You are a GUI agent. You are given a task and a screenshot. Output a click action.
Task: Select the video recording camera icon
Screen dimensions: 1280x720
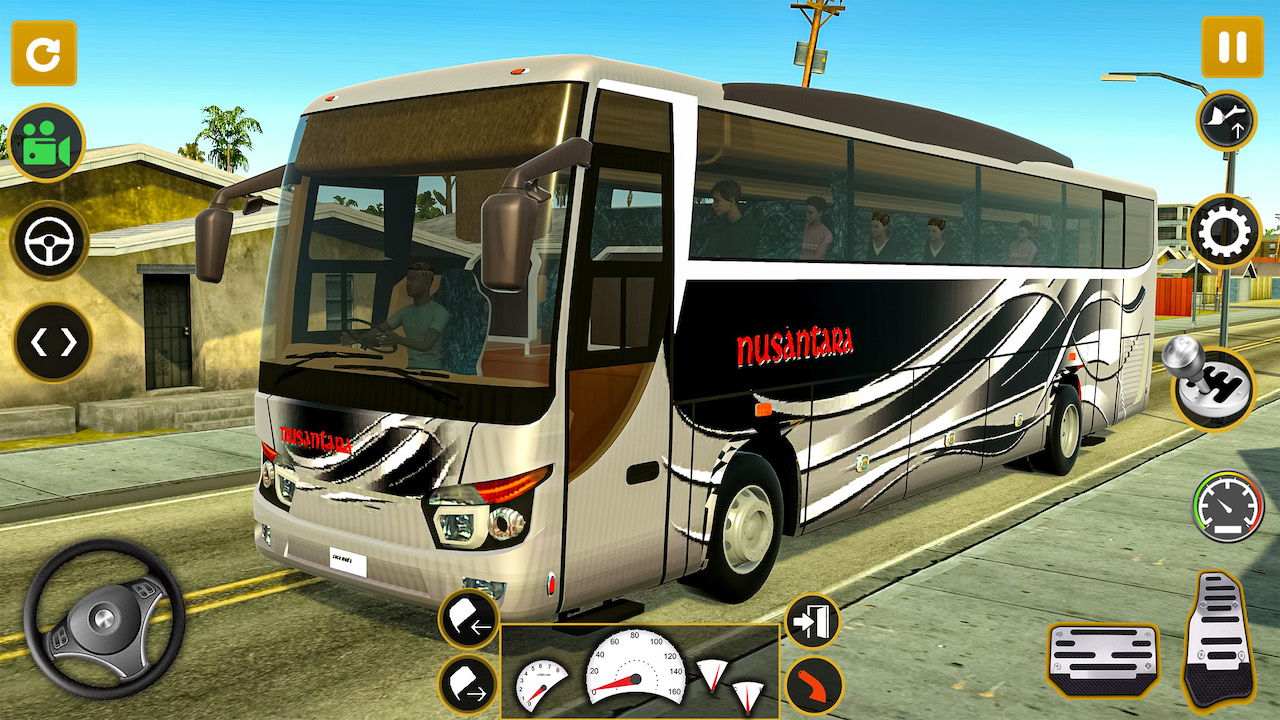tap(44, 142)
